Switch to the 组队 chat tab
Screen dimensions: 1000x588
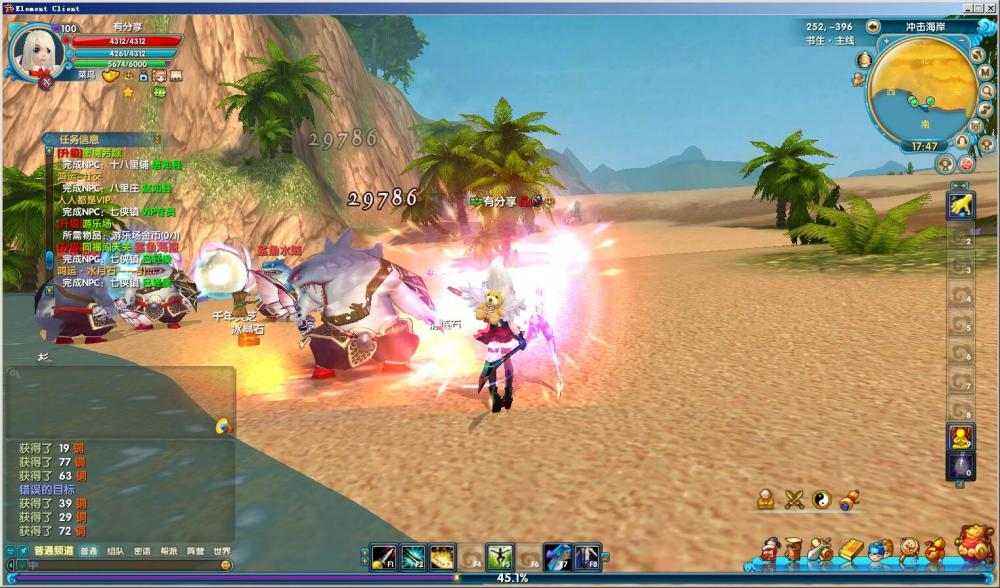click(116, 551)
